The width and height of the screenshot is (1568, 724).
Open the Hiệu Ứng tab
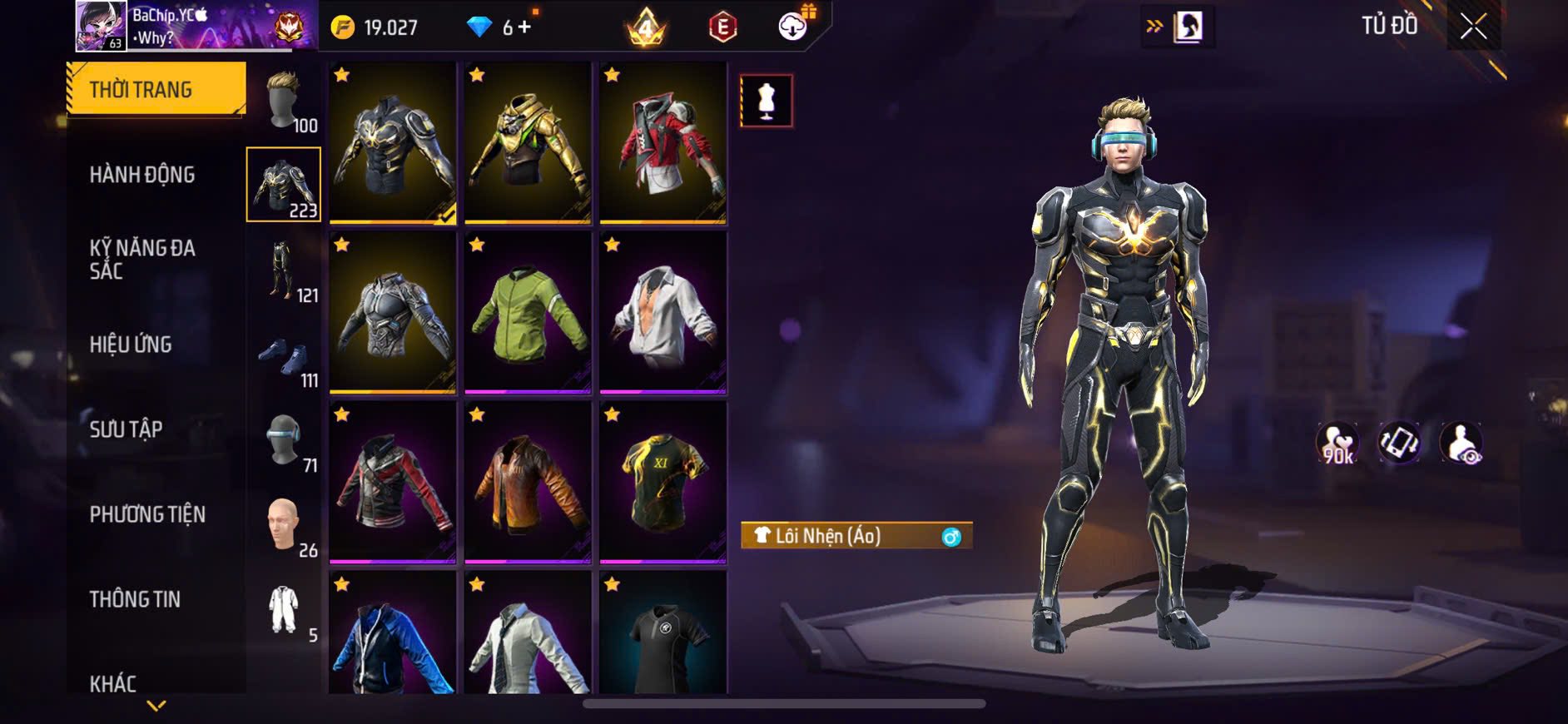pos(131,345)
